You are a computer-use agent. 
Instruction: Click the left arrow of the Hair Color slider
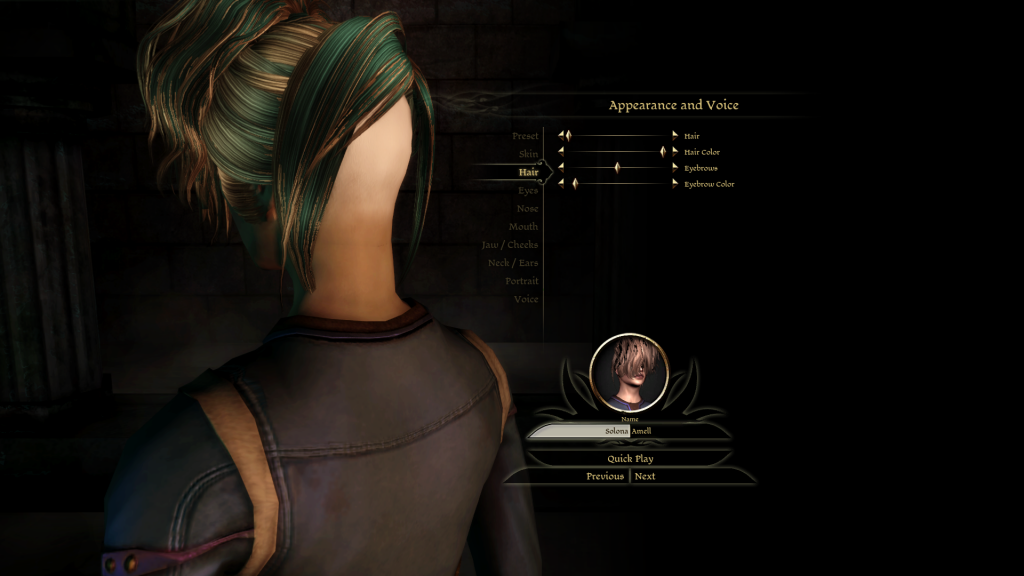click(561, 152)
